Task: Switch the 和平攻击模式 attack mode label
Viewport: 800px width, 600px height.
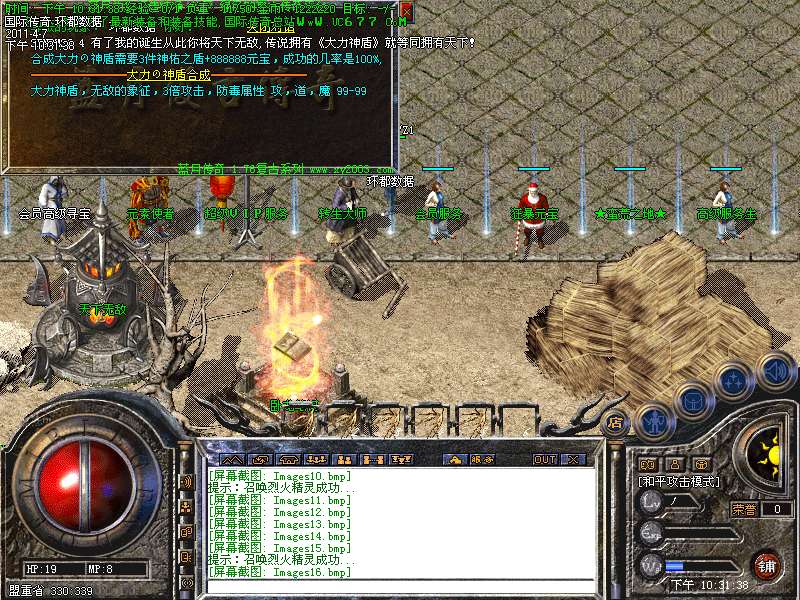Action: coord(680,481)
